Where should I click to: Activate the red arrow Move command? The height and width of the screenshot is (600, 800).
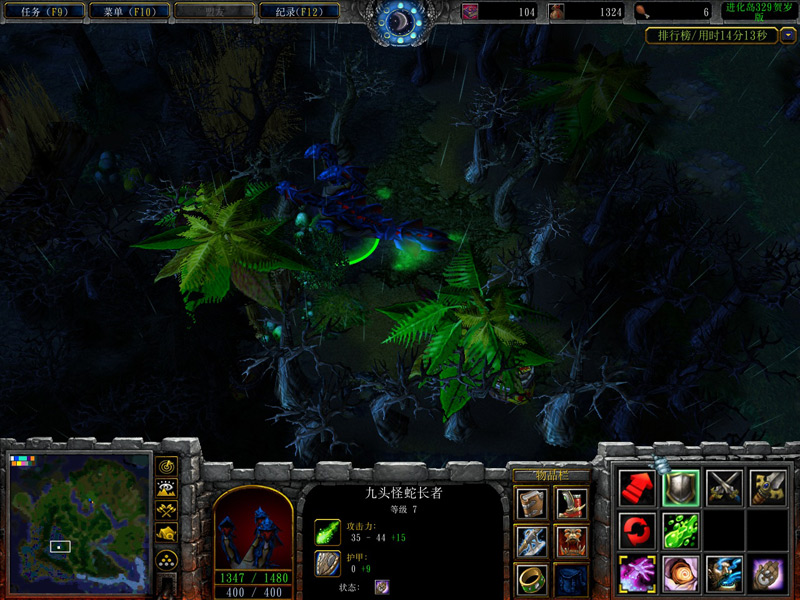[637, 487]
